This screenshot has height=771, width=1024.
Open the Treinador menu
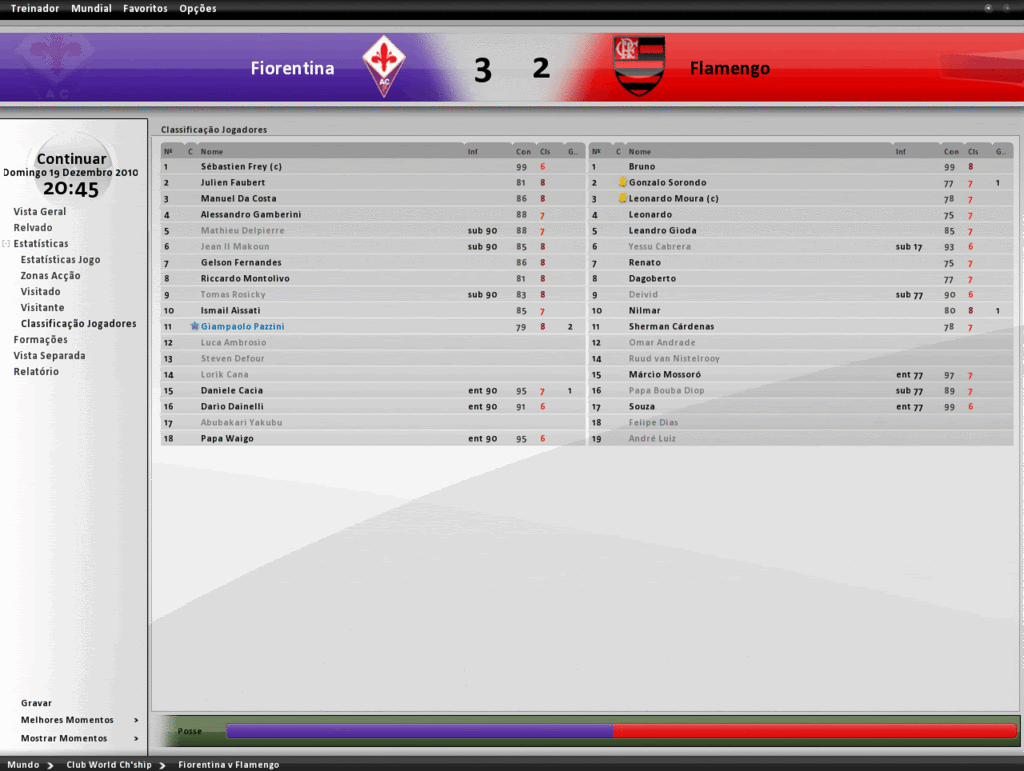35,9
